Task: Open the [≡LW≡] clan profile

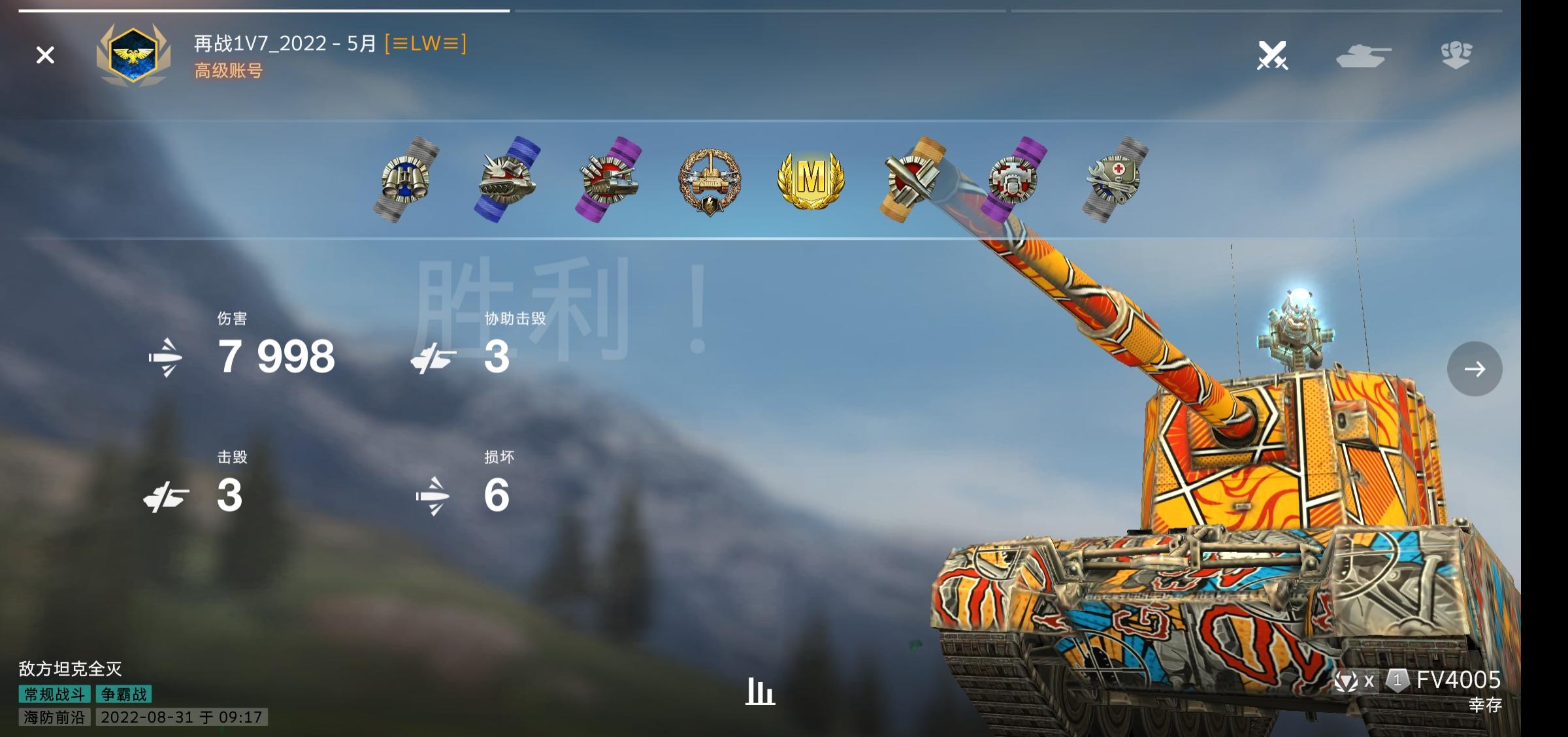Action: (428, 44)
